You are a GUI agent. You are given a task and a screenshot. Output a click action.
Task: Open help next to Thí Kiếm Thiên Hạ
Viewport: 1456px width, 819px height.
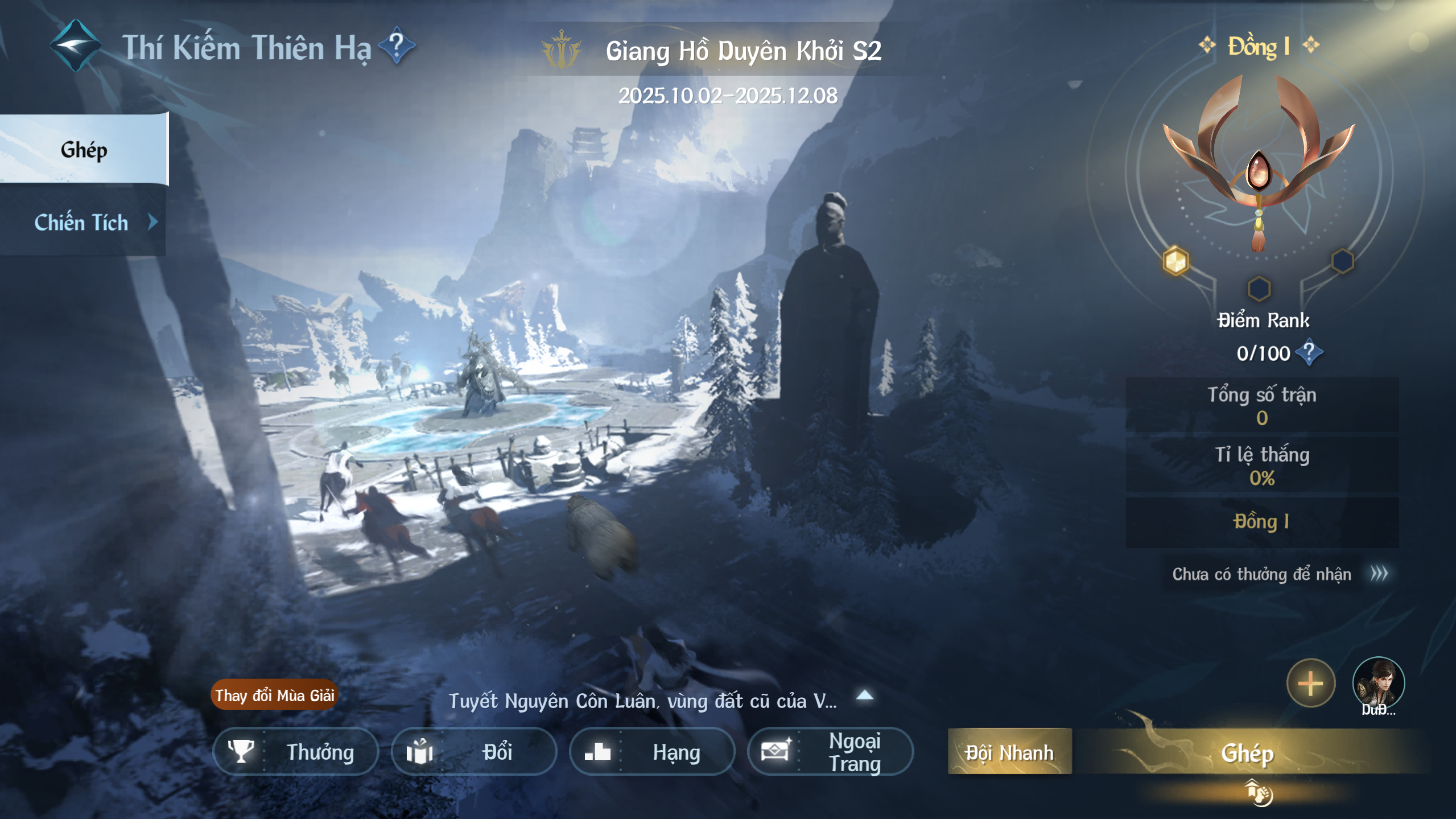click(x=397, y=46)
